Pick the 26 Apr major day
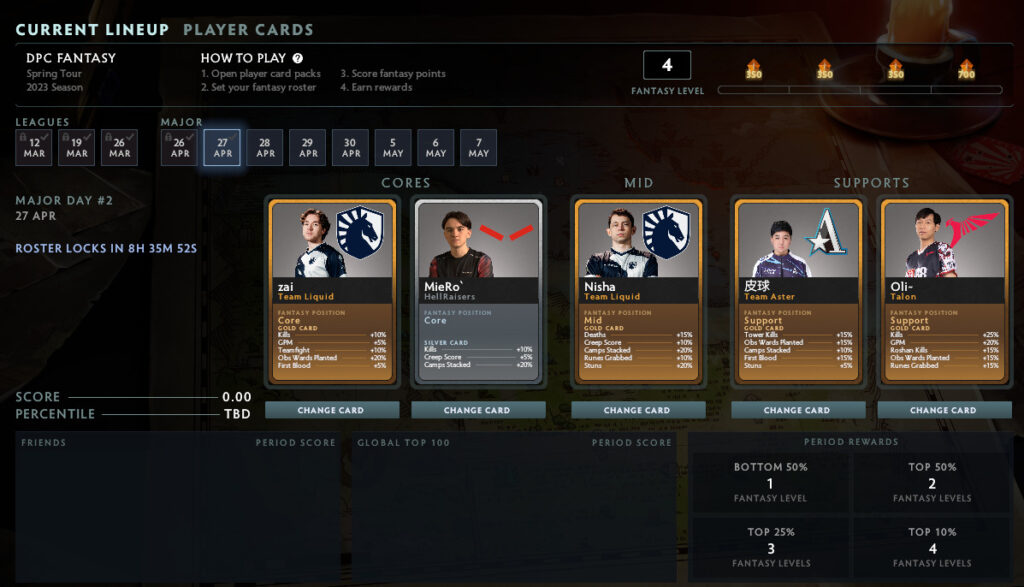This screenshot has height=587, width=1024. tap(180, 148)
